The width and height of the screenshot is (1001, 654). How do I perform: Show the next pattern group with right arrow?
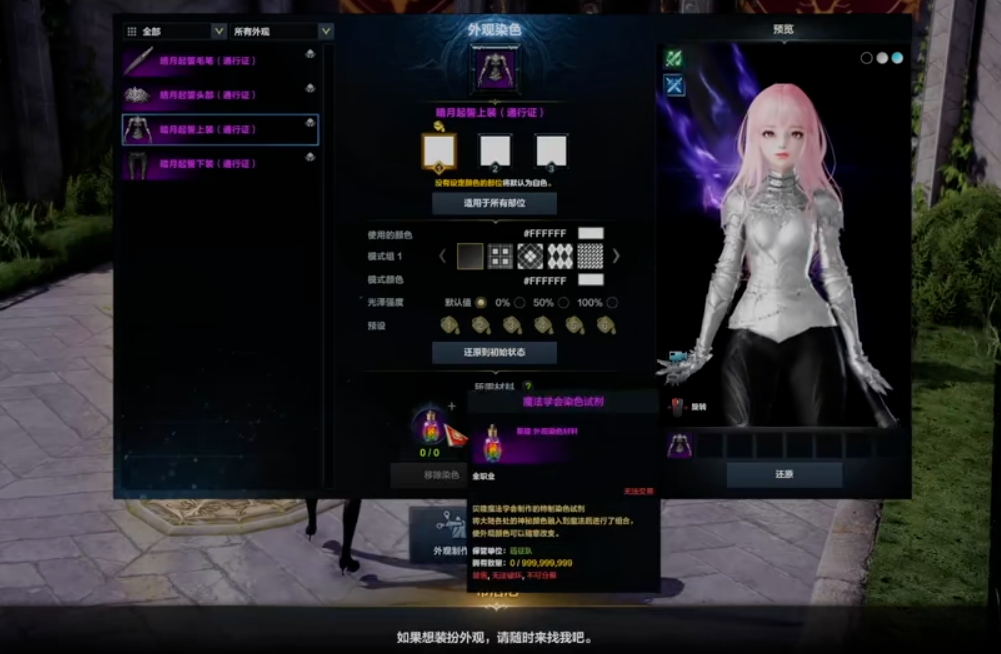tap(616, 257)
